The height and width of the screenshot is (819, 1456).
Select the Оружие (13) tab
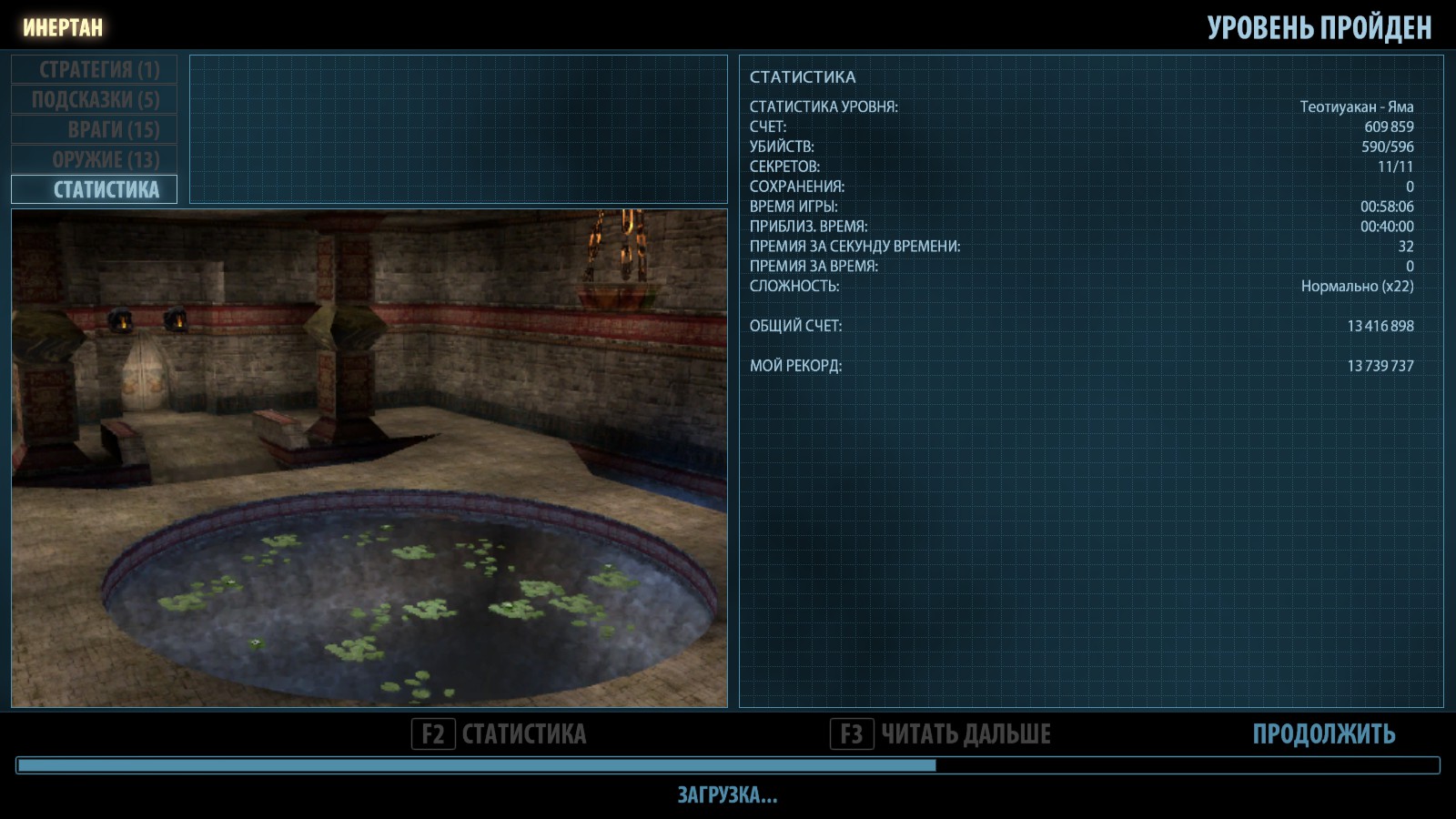95,159
